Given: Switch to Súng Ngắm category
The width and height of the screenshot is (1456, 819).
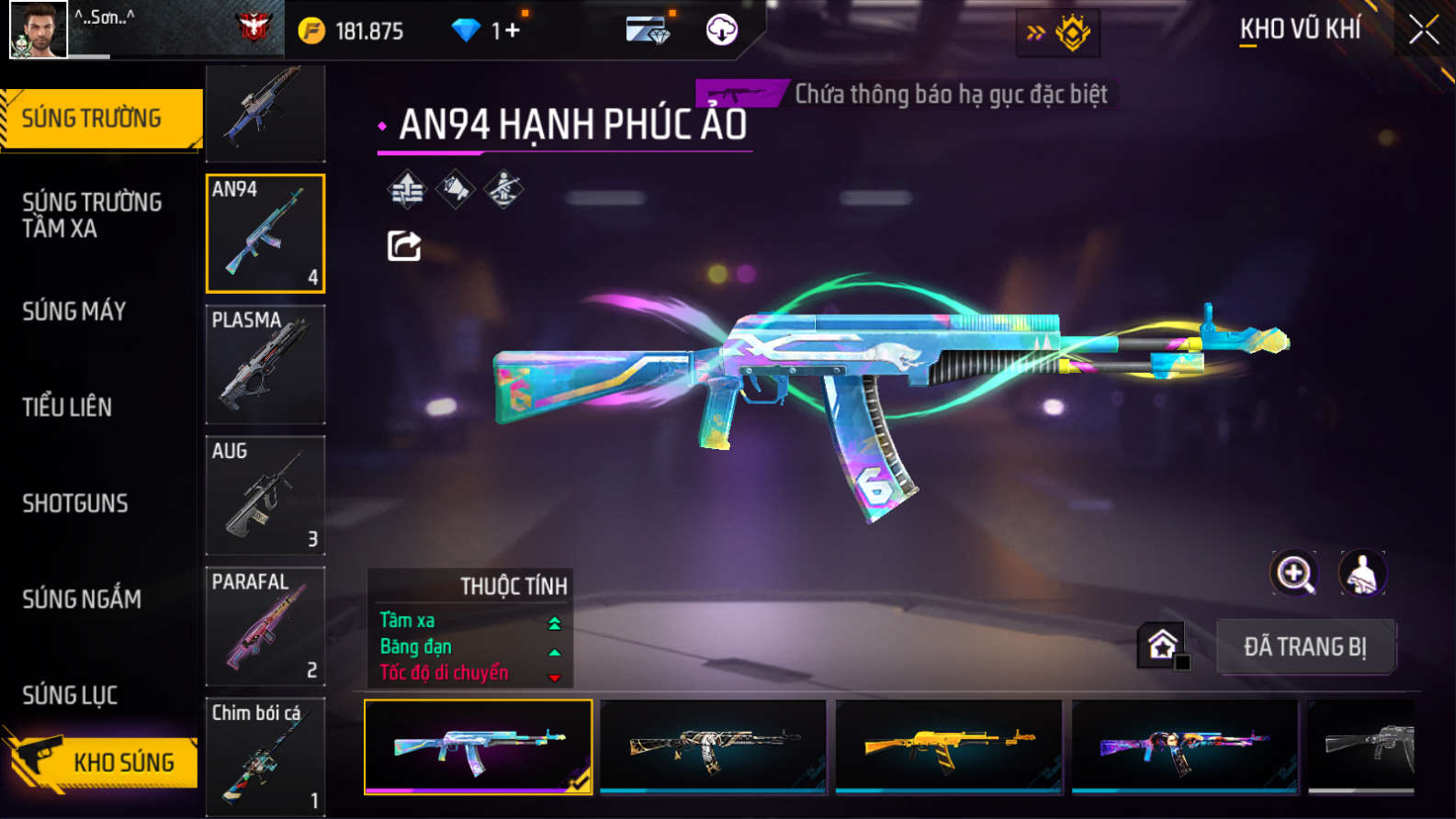Looking at the screenshot, I should pos(82,599).
